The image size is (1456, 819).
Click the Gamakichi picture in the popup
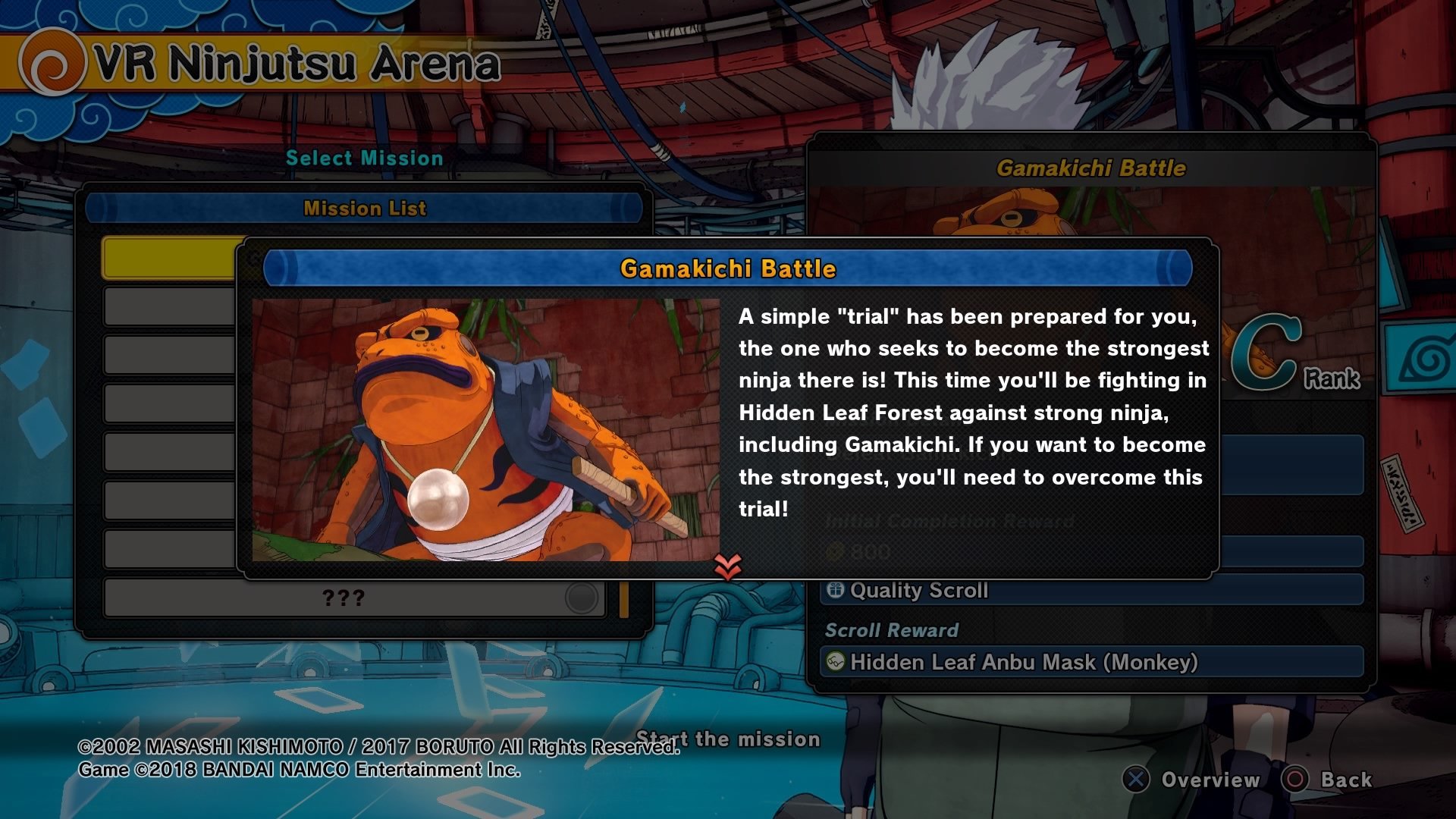[485, 429]
